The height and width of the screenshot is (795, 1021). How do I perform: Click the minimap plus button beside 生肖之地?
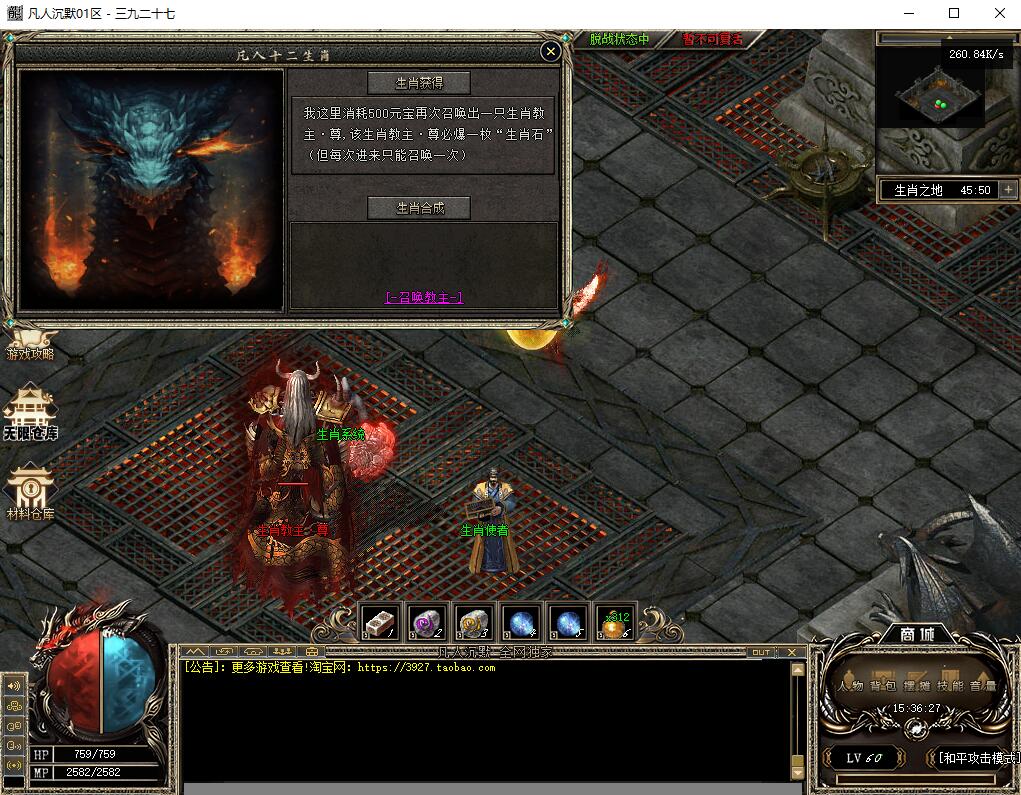point(1007,190)
